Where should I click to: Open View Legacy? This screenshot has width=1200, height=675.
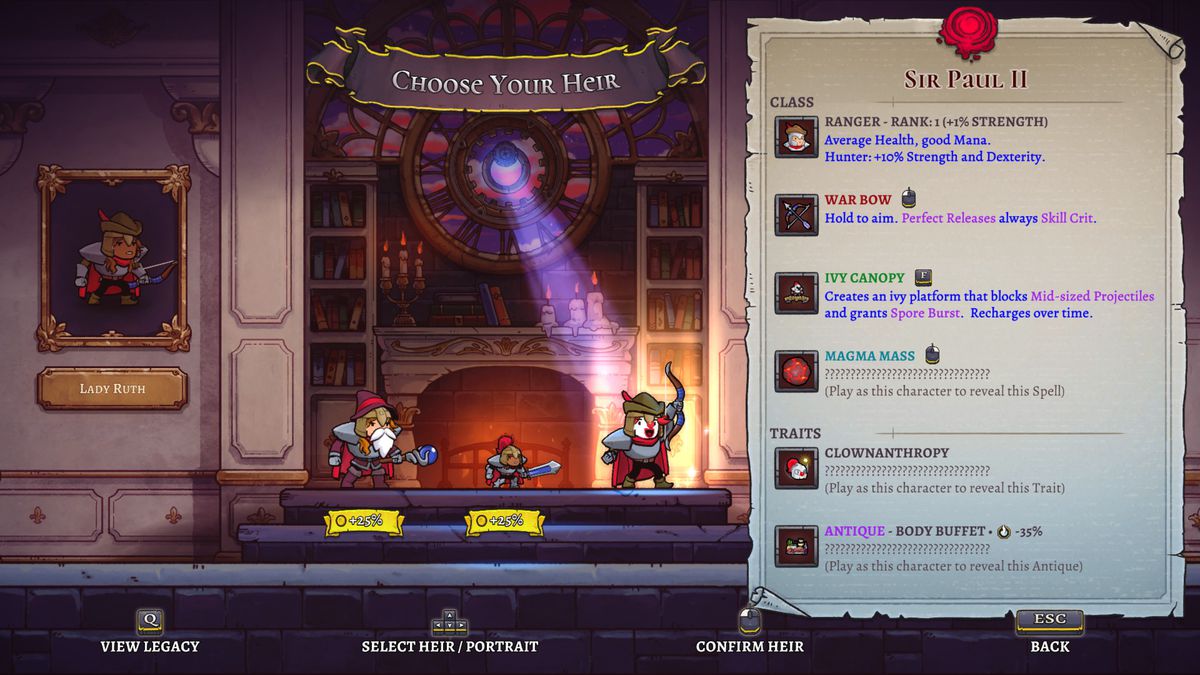150,632
